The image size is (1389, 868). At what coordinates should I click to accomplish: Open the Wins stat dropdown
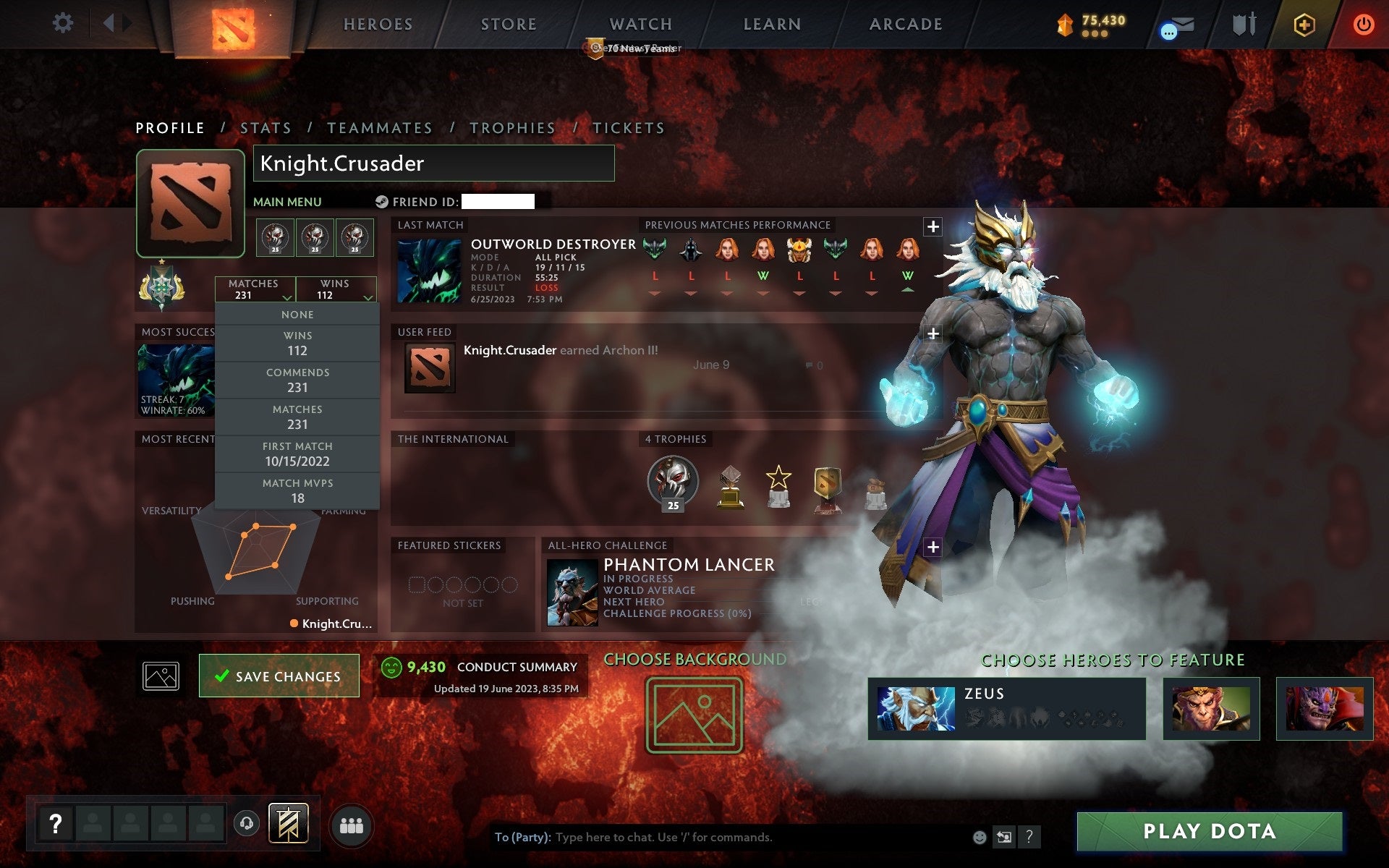click(x=337, y=289)
